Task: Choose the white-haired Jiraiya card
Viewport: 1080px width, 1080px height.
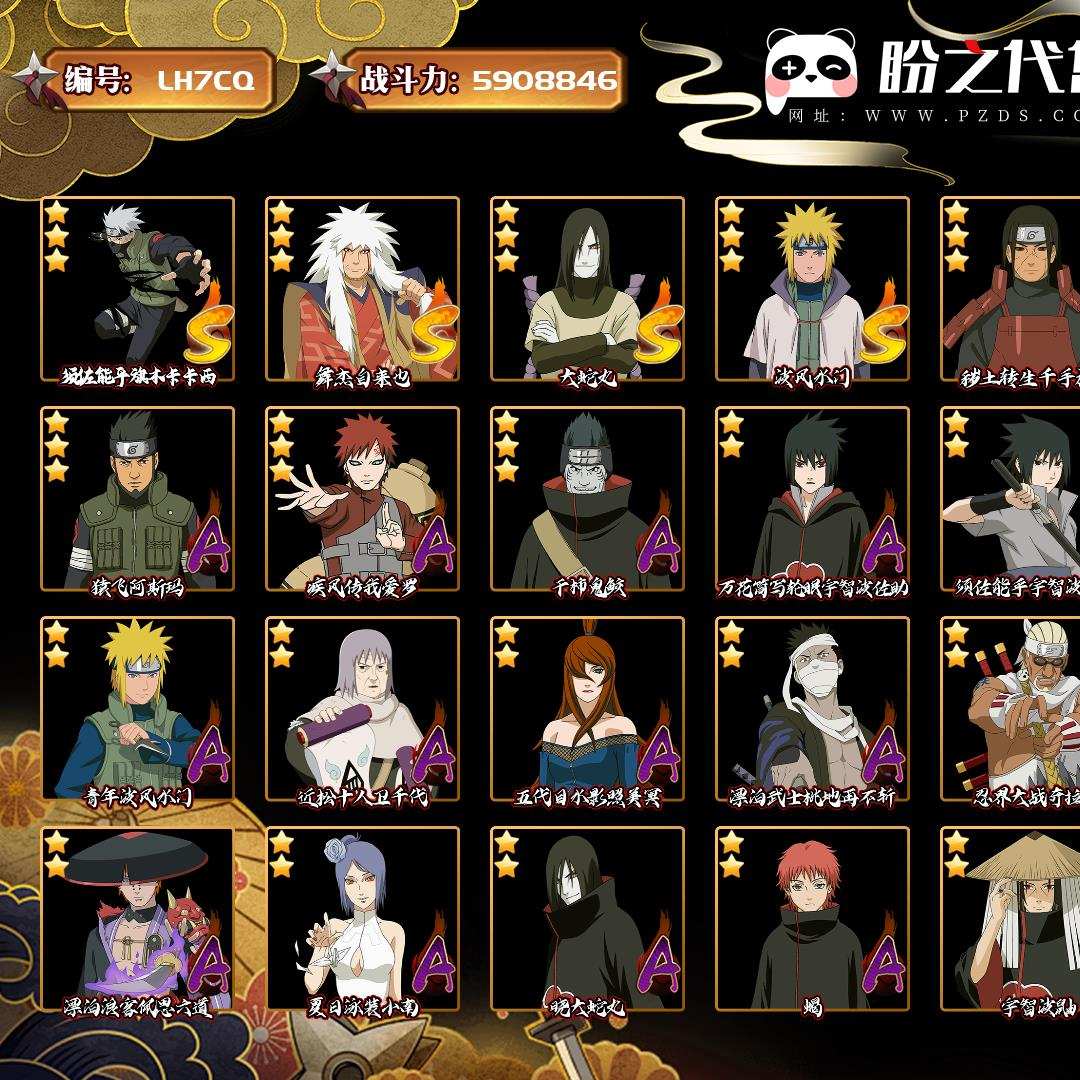Action: tap(362, 288)
